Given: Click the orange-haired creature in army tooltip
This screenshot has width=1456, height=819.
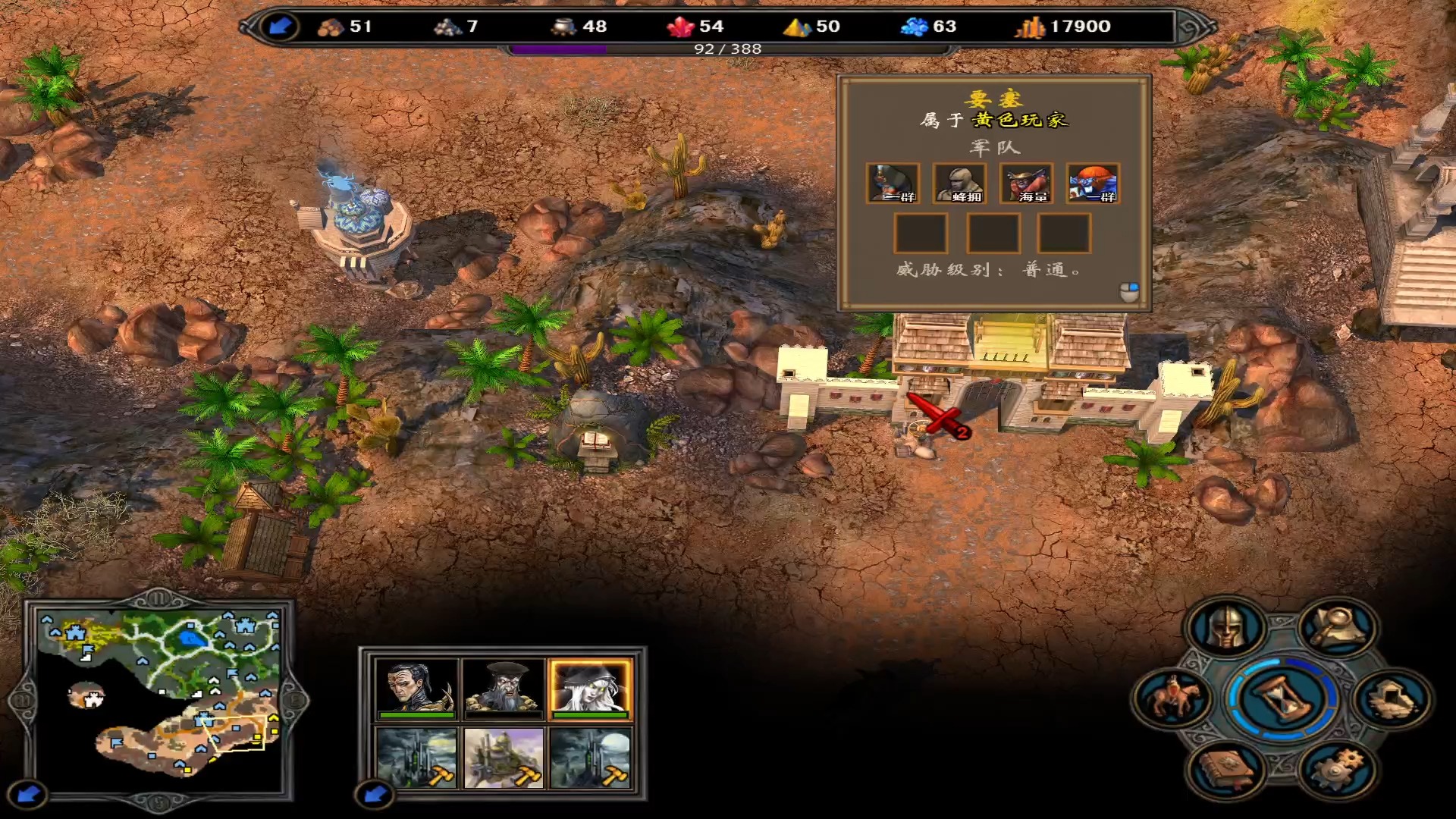Looking at the screenshot, I should [x=1092, y=184].
